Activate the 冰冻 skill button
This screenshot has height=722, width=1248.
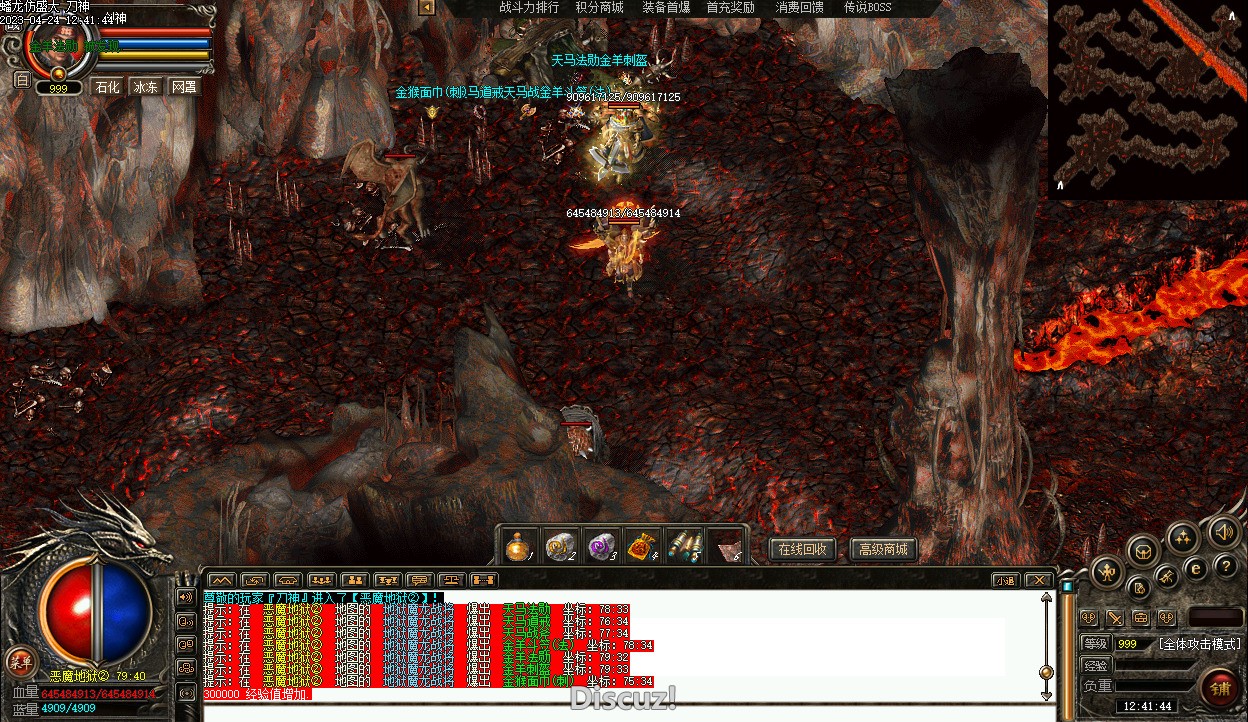point(146,87)
